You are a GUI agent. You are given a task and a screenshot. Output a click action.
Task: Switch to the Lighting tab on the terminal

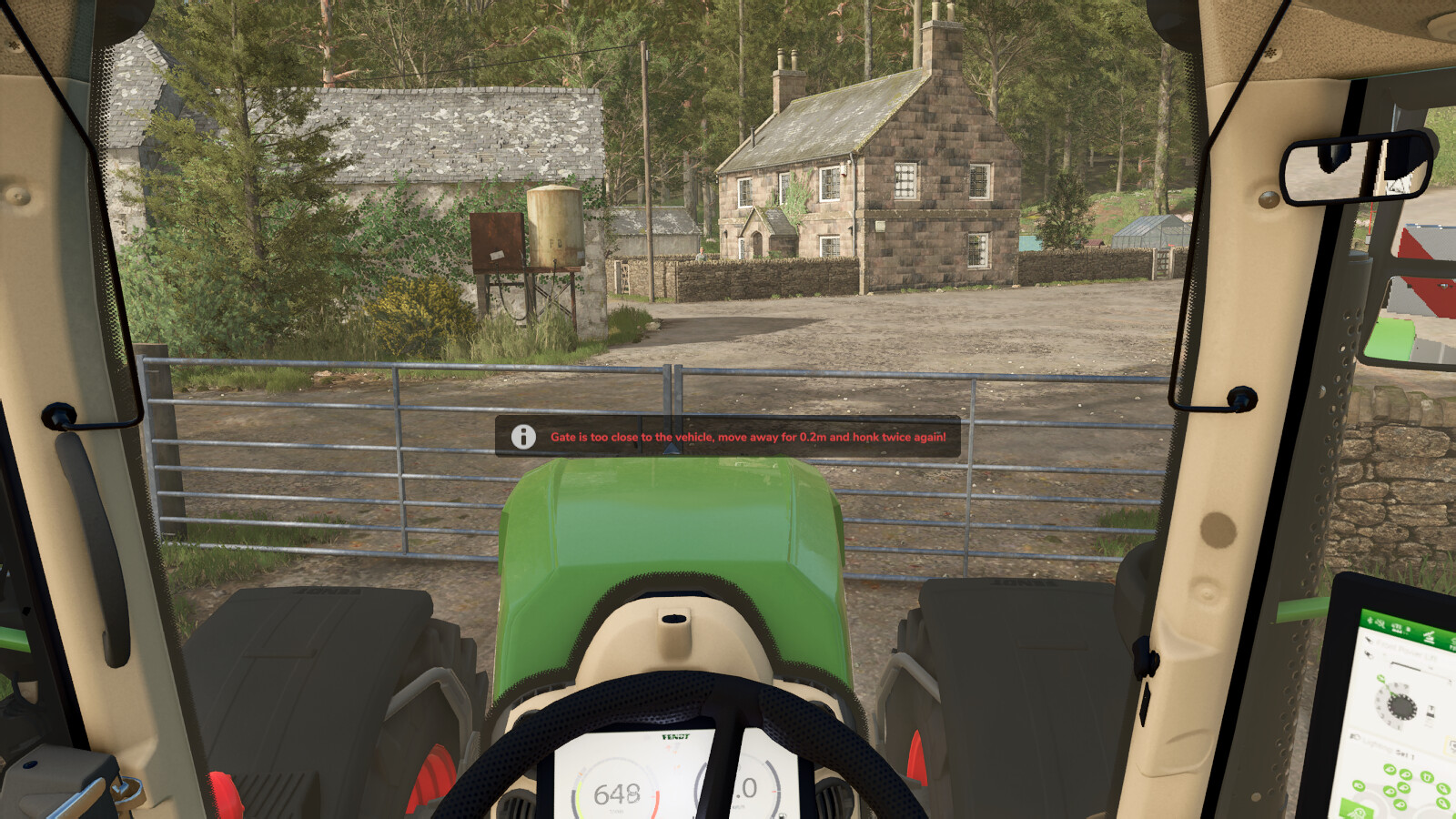point(1429,636)
